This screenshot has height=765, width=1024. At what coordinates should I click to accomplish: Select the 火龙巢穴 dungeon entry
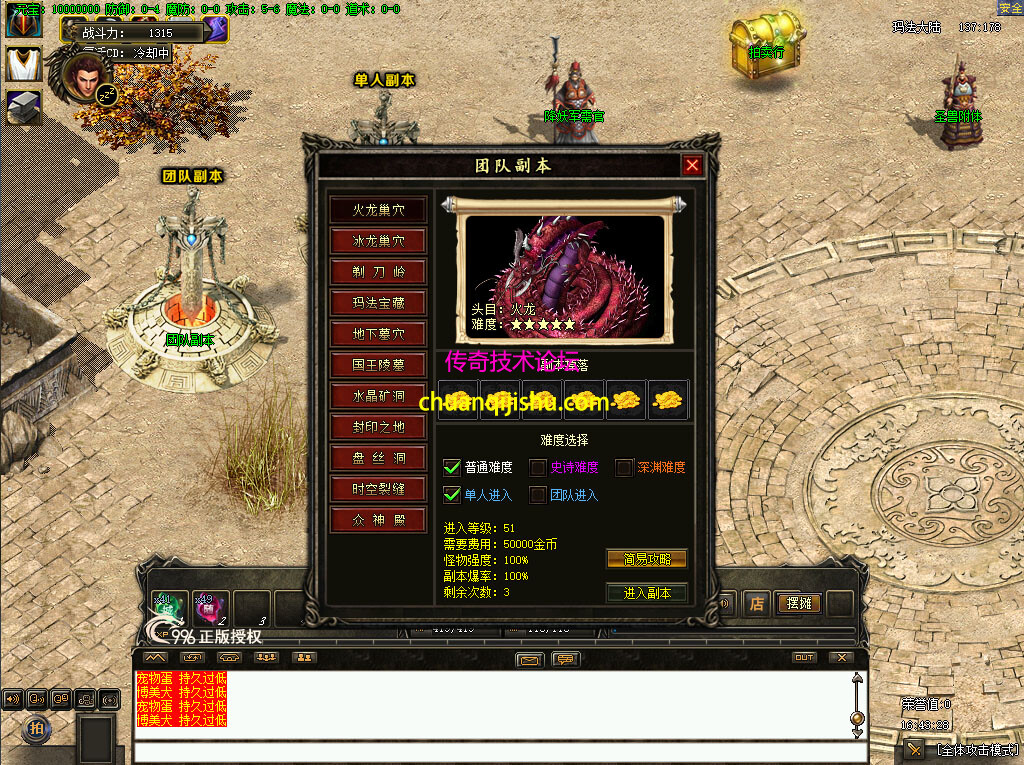(378, 210)
